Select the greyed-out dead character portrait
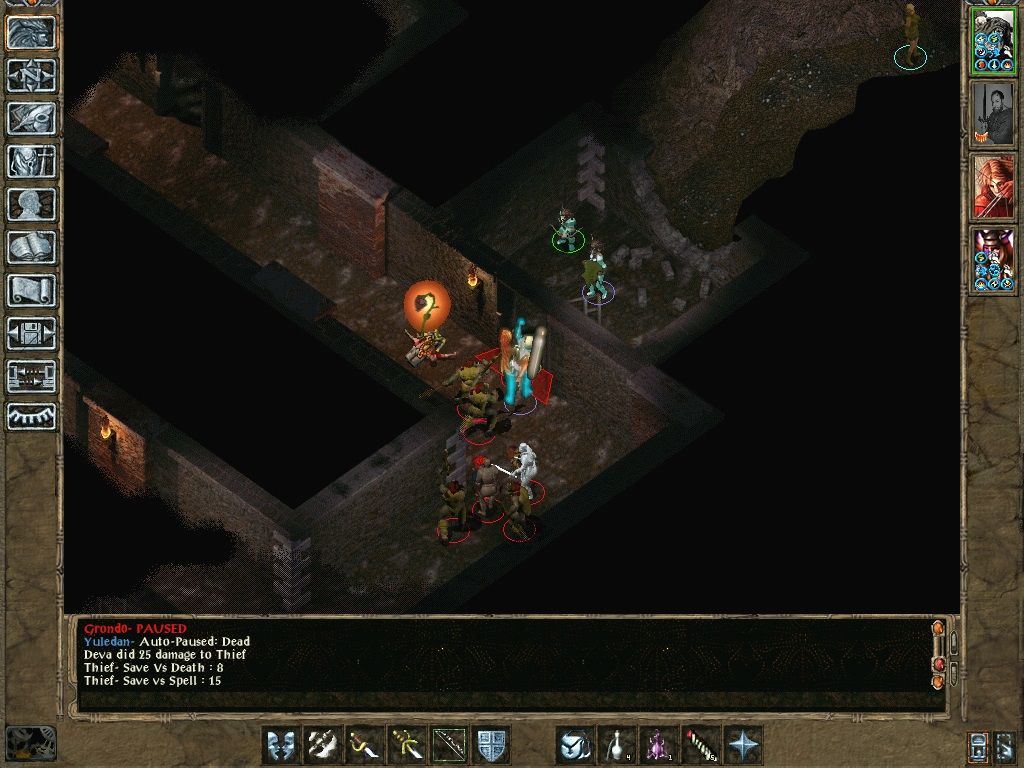 click(993, 114)
